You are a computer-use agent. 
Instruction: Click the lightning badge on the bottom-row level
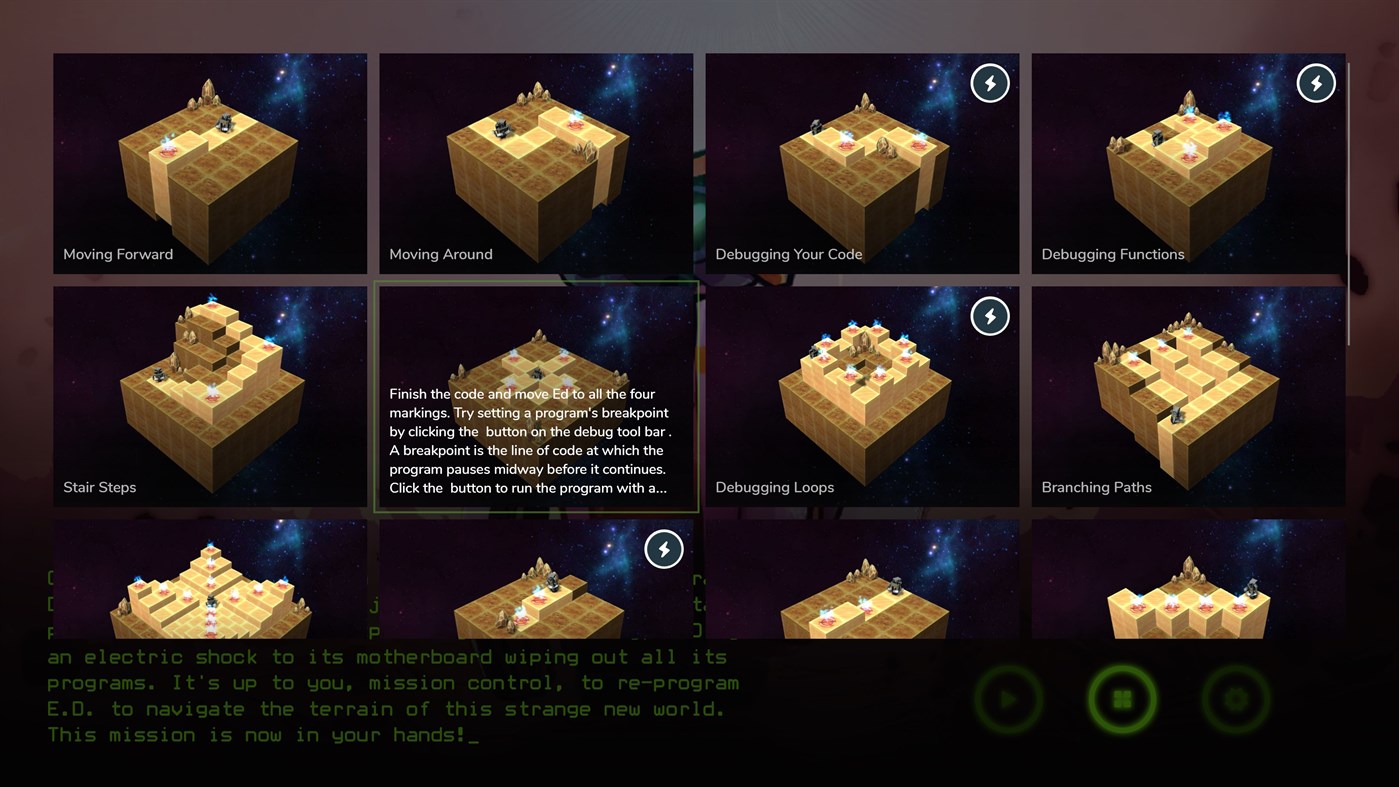tap(664, 549)
